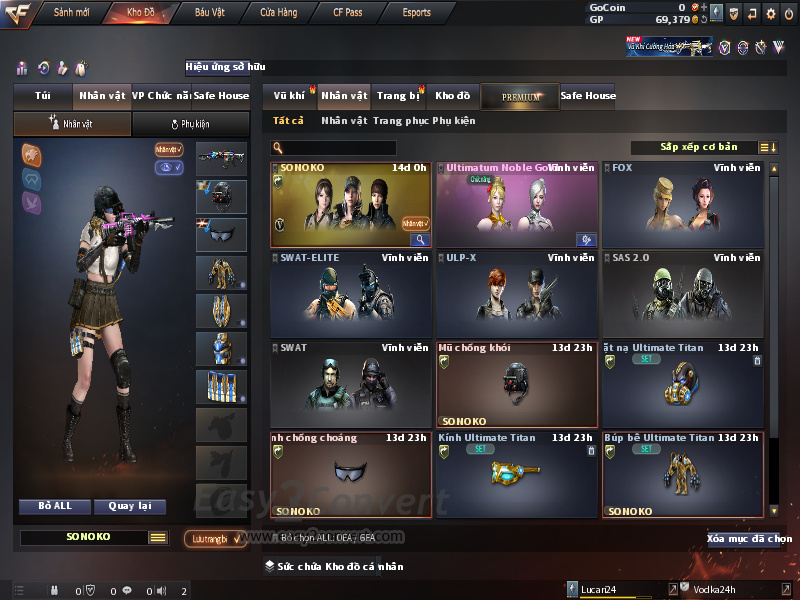Pick the Mũ chống khói helmet item
The image size is (800, 600).
[517, 385]
